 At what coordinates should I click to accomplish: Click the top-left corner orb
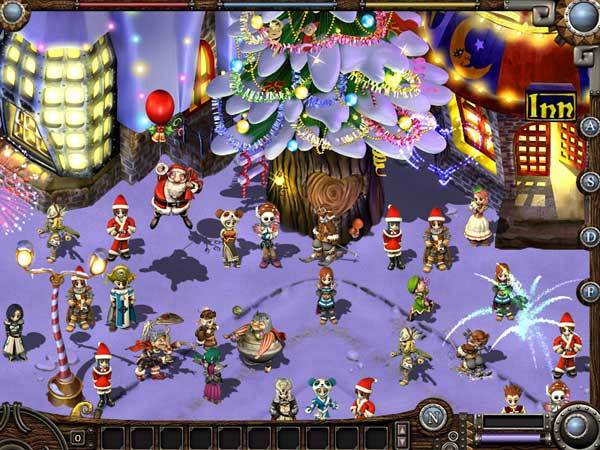(12, 14)
